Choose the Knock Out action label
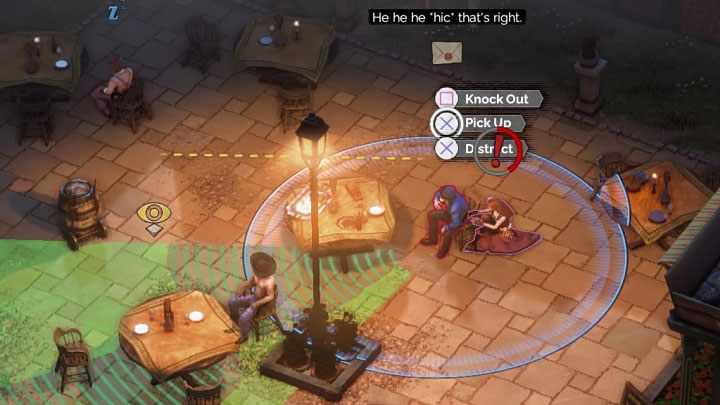720x405 pixels. (x=497, y=99)
